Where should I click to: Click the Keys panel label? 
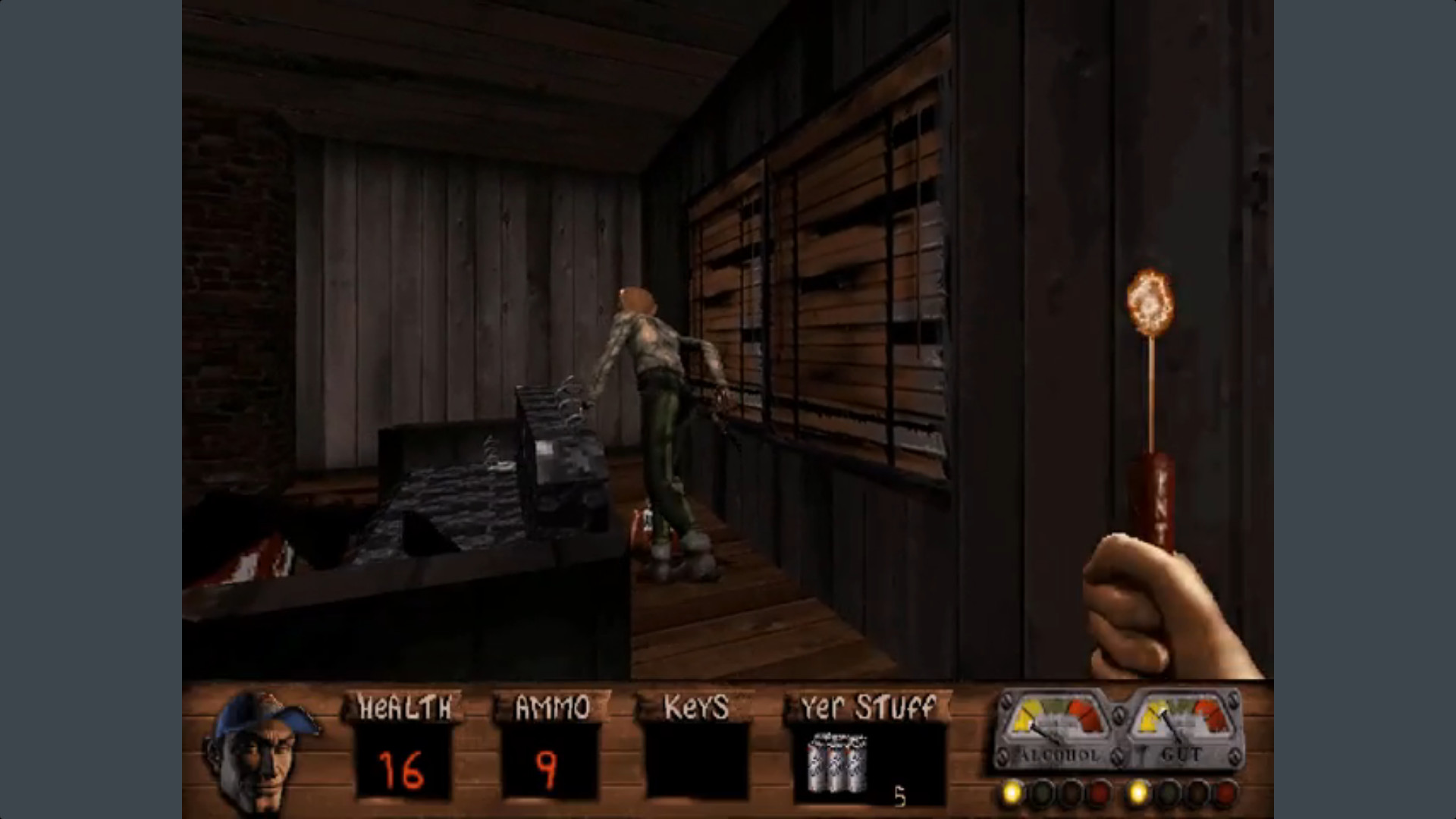click(x=695, y=707)
